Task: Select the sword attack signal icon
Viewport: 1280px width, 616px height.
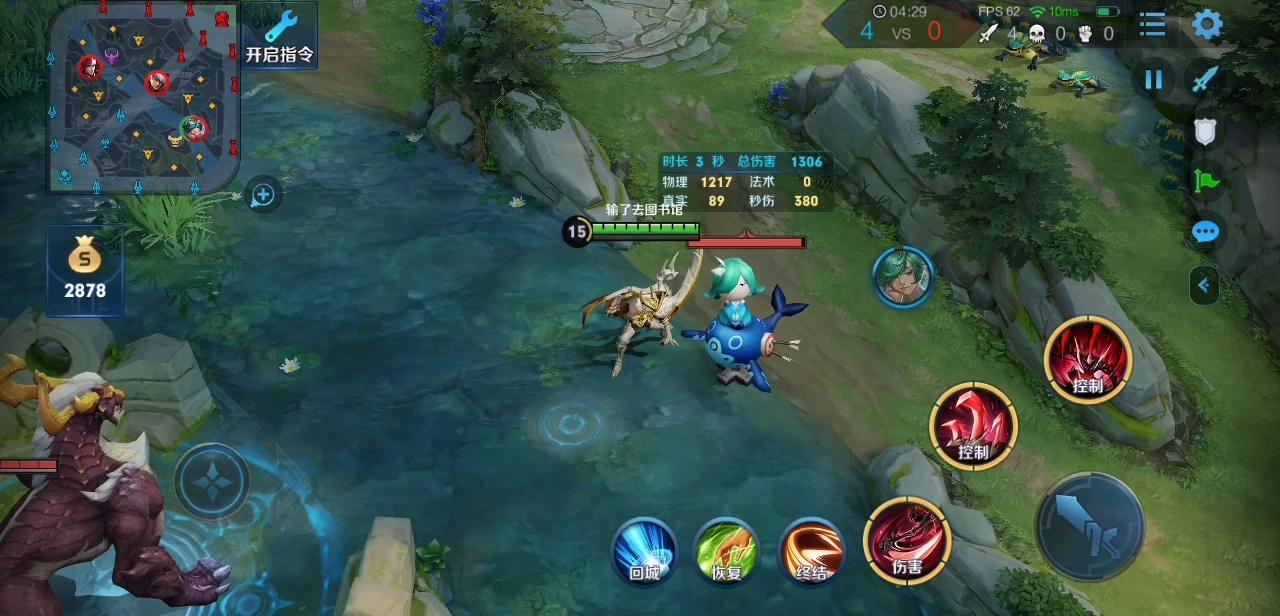Action: point(1205,80)
